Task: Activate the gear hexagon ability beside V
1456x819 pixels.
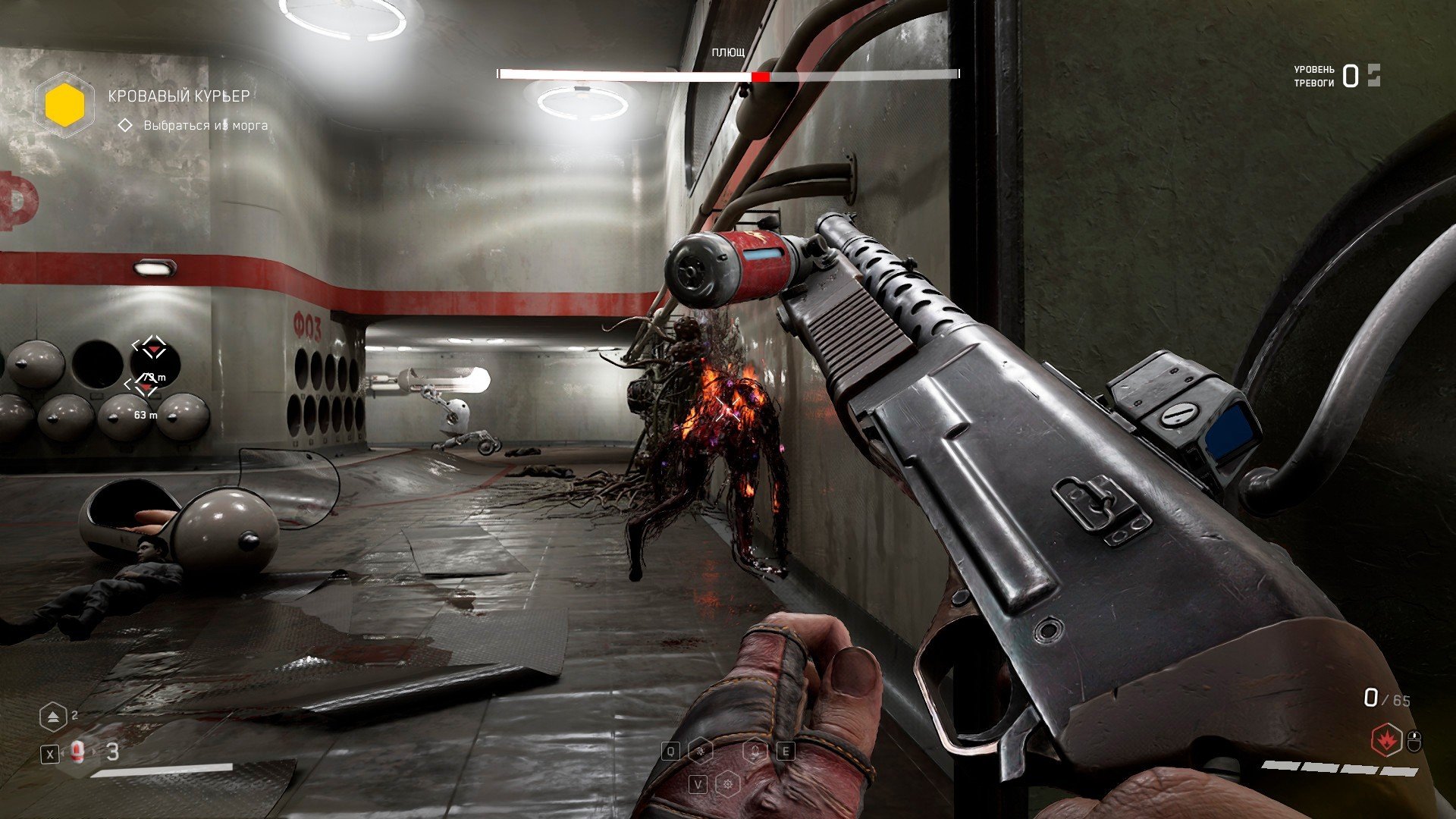Action: click(728, 783)
